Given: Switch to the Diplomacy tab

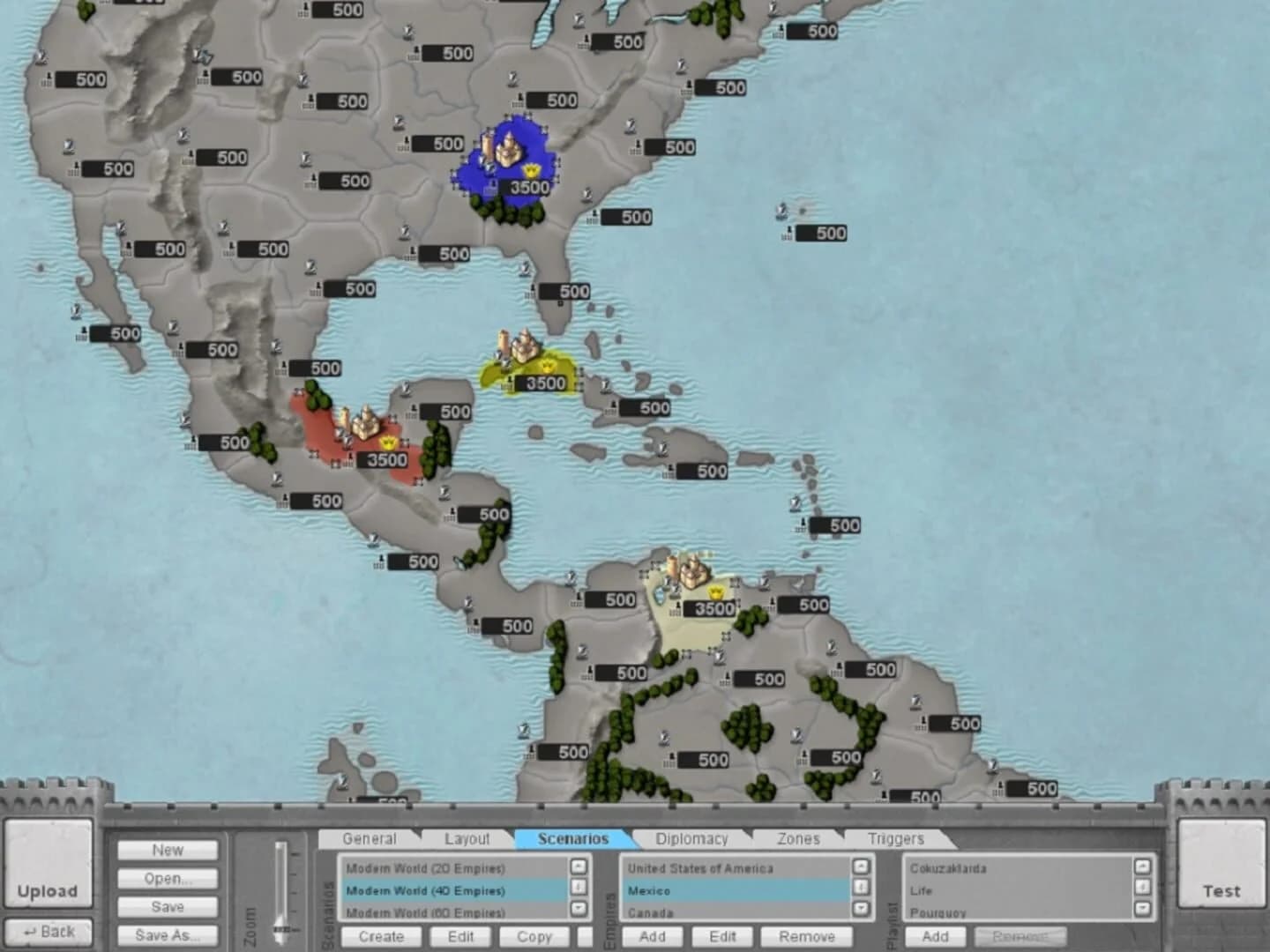Looking at the screenshot, I should click(691, 839).
